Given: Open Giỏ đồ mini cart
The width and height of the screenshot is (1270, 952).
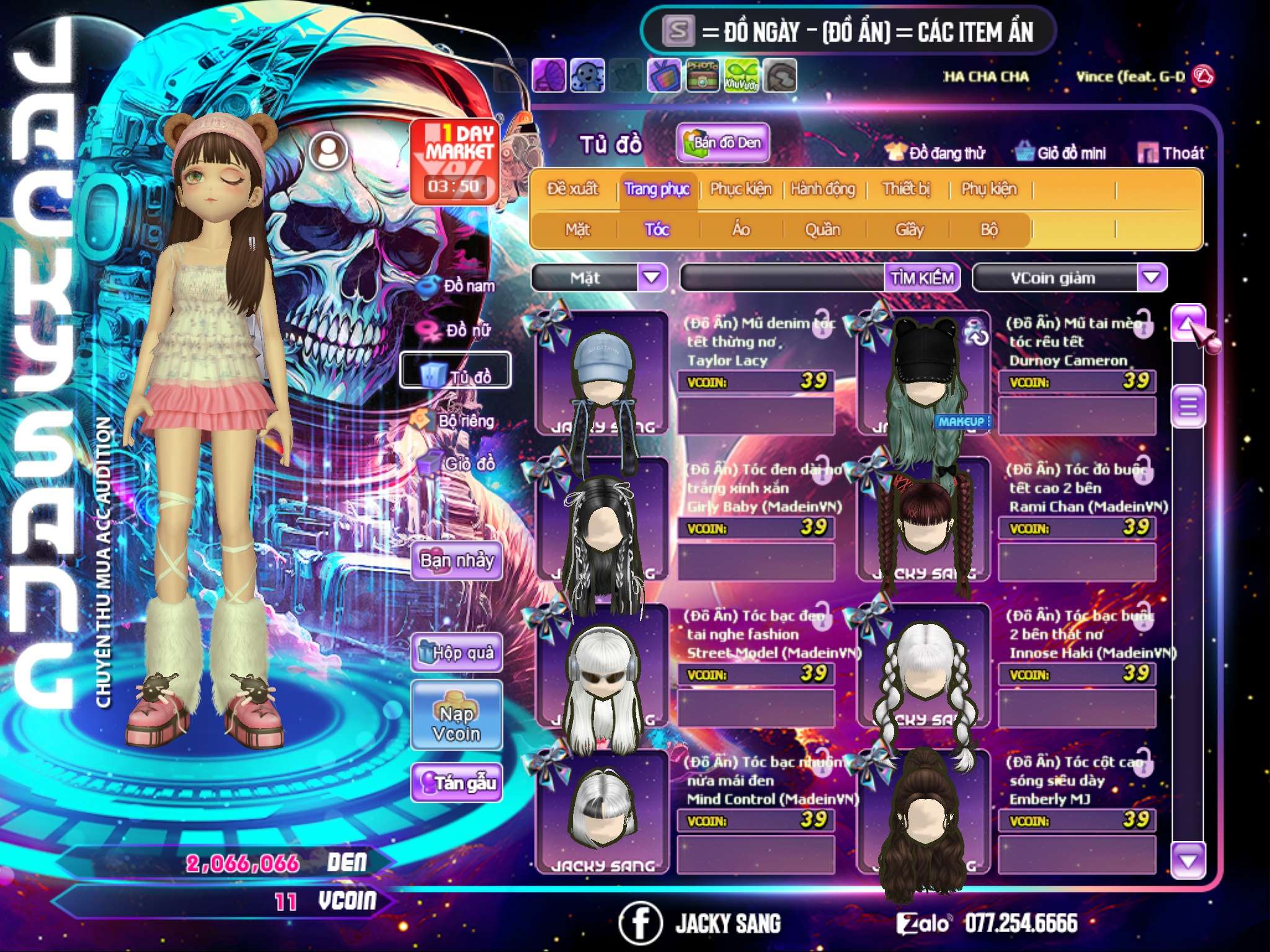Looking at the screenshot, I should pos(1061,152).
